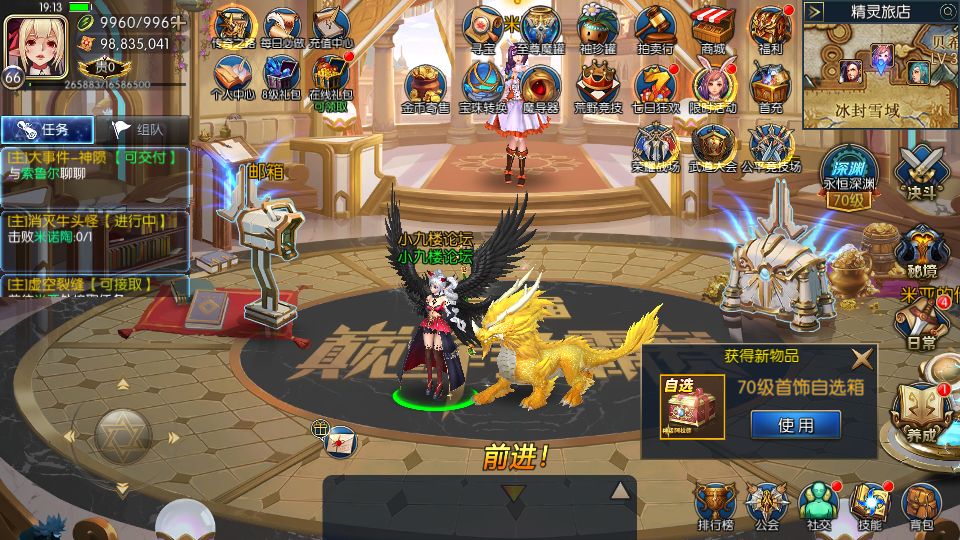This screenshot has height=540, width=960.
Task: Open the backpack (背包)
Action: 921,505
